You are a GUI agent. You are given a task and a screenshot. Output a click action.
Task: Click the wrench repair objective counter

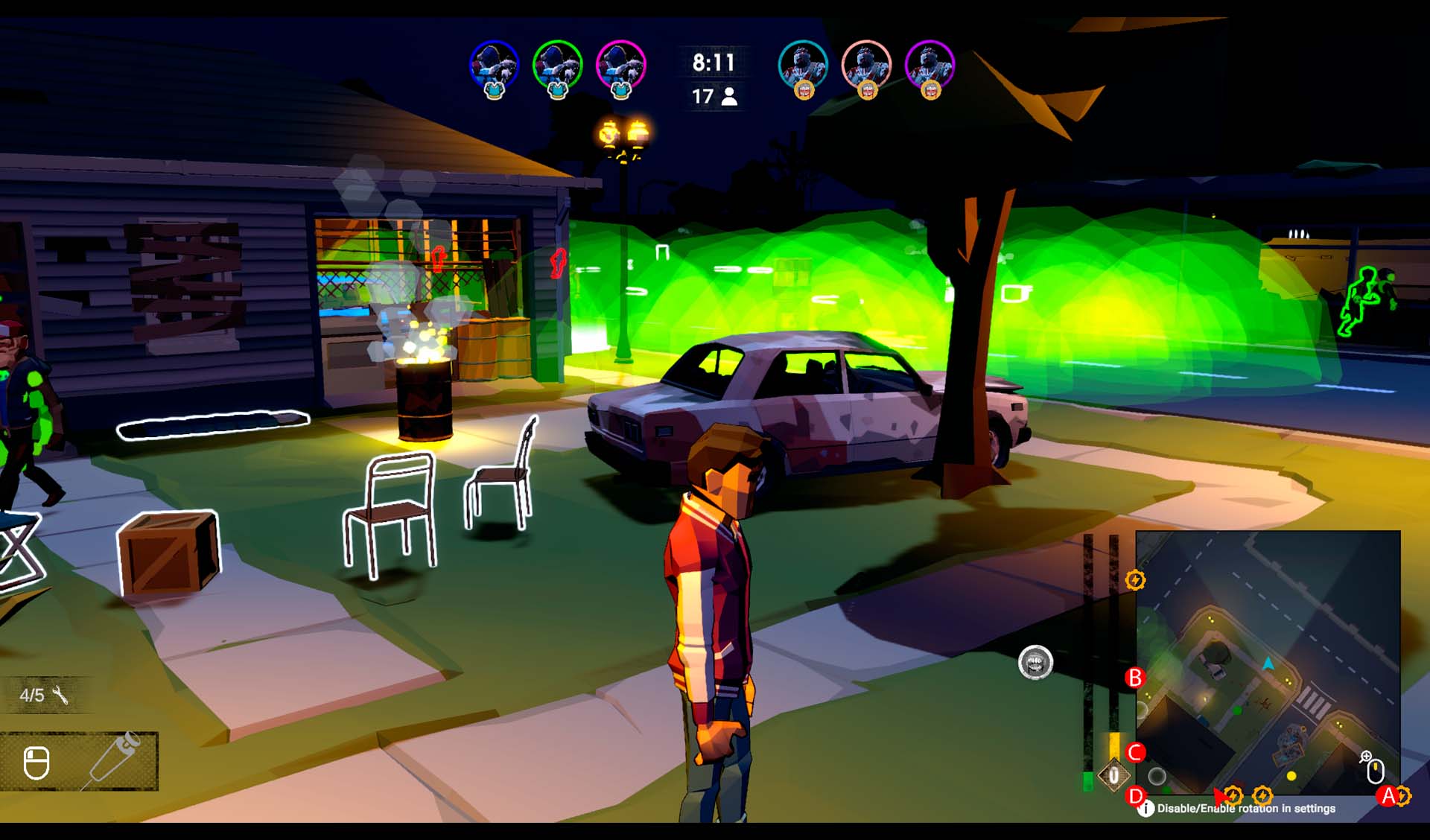click(x=45, y=695)
